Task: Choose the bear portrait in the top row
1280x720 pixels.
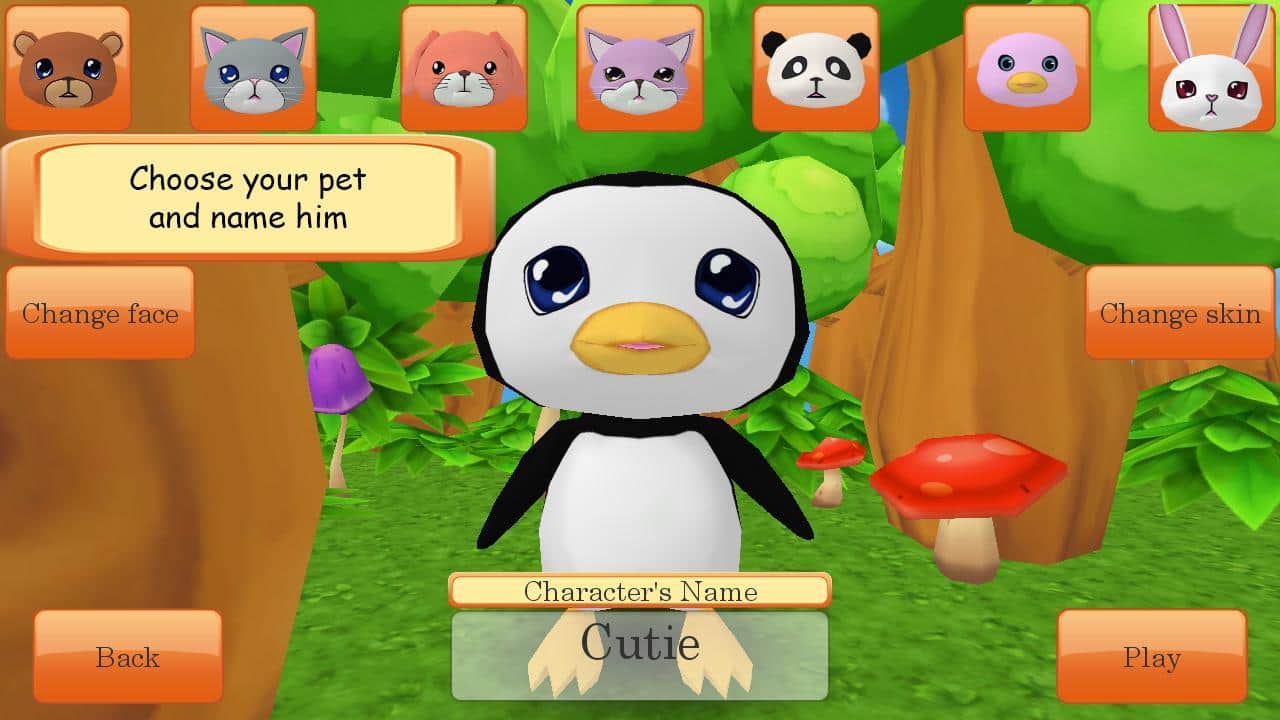Action: tap(67, 65)
